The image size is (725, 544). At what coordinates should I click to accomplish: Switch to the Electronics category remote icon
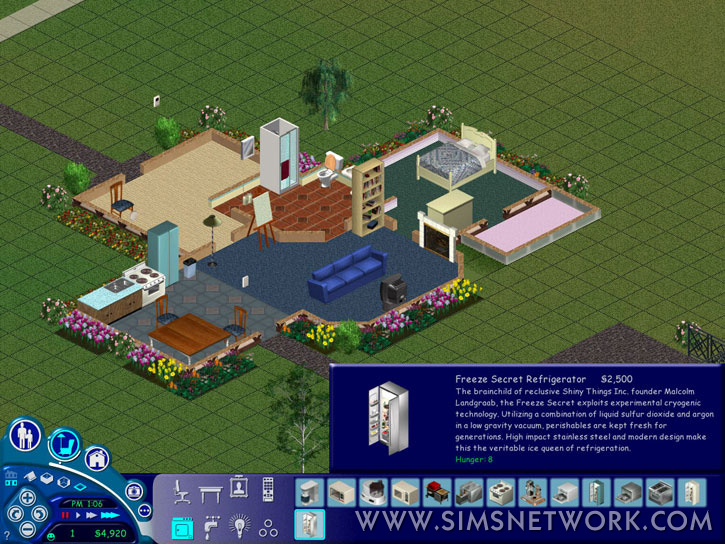coord(268,490)
